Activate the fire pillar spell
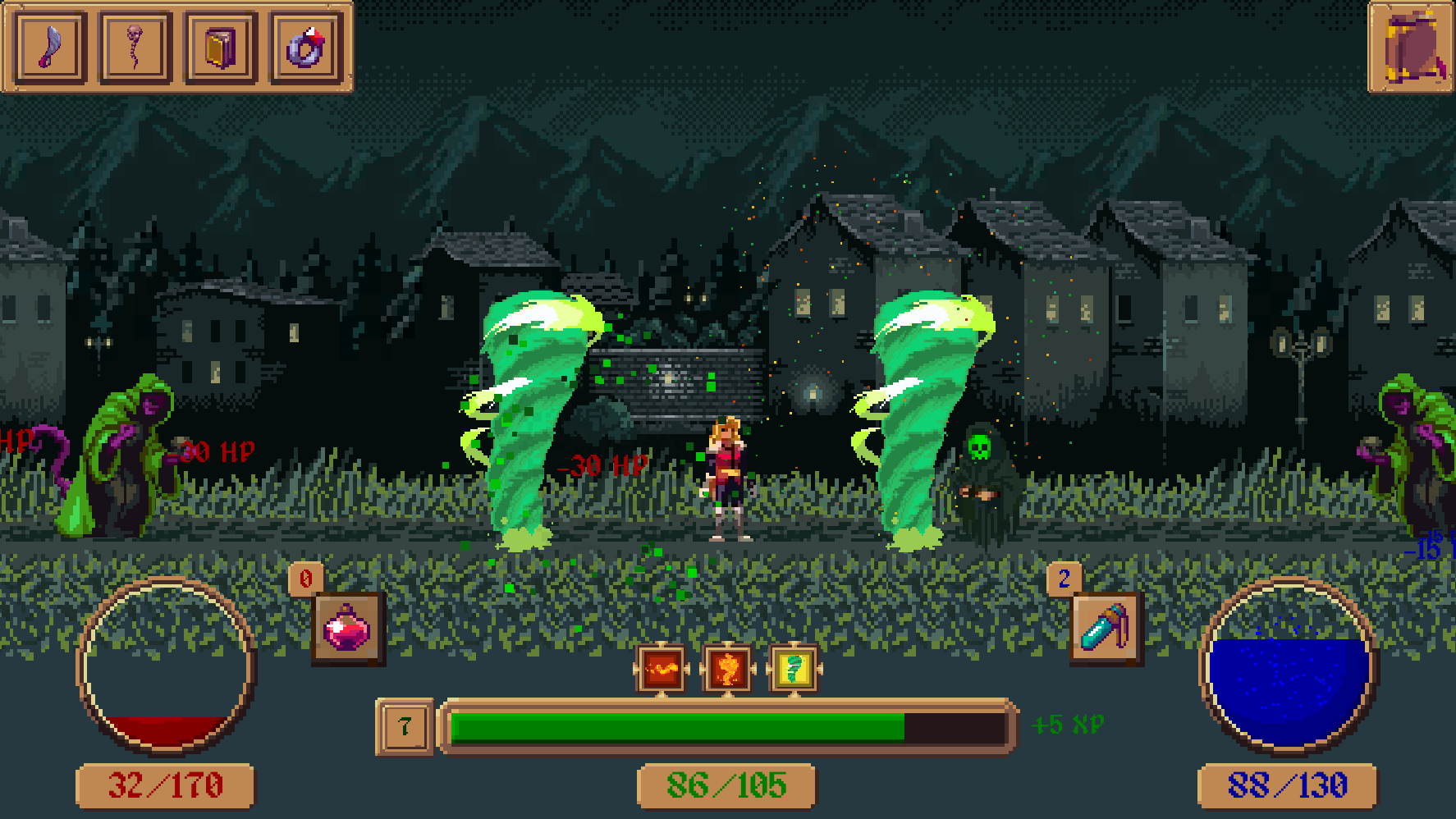The width and height of the screenshot is (1456, 819). coord(728,670)
